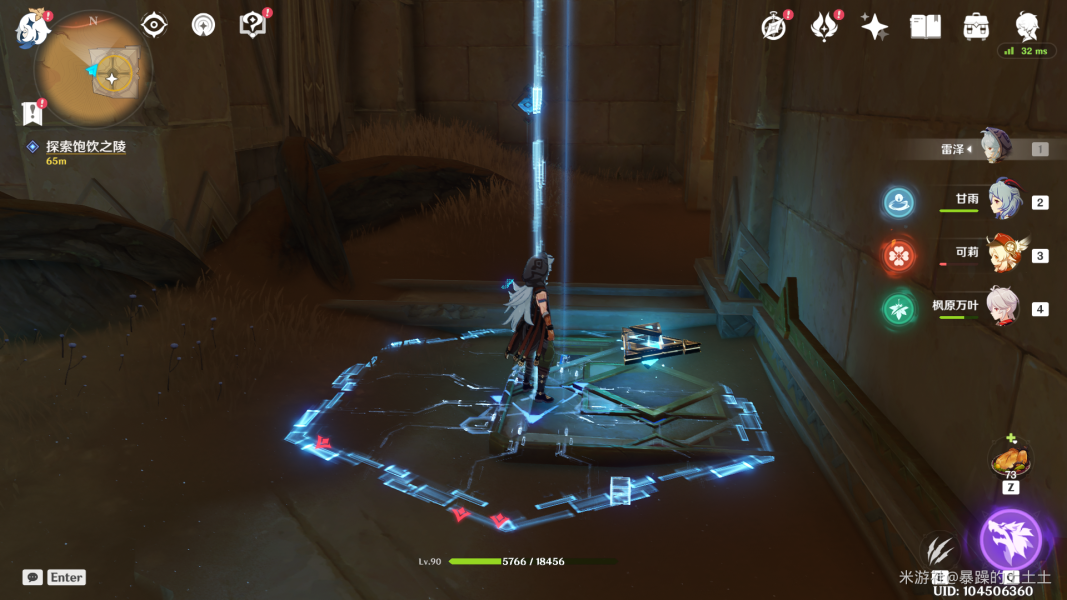The width and height of the screenshot is (1067, 600).
Task: Open the four-pointed star Wish icon
Action: pyautogui.click(x=875, y=27)
